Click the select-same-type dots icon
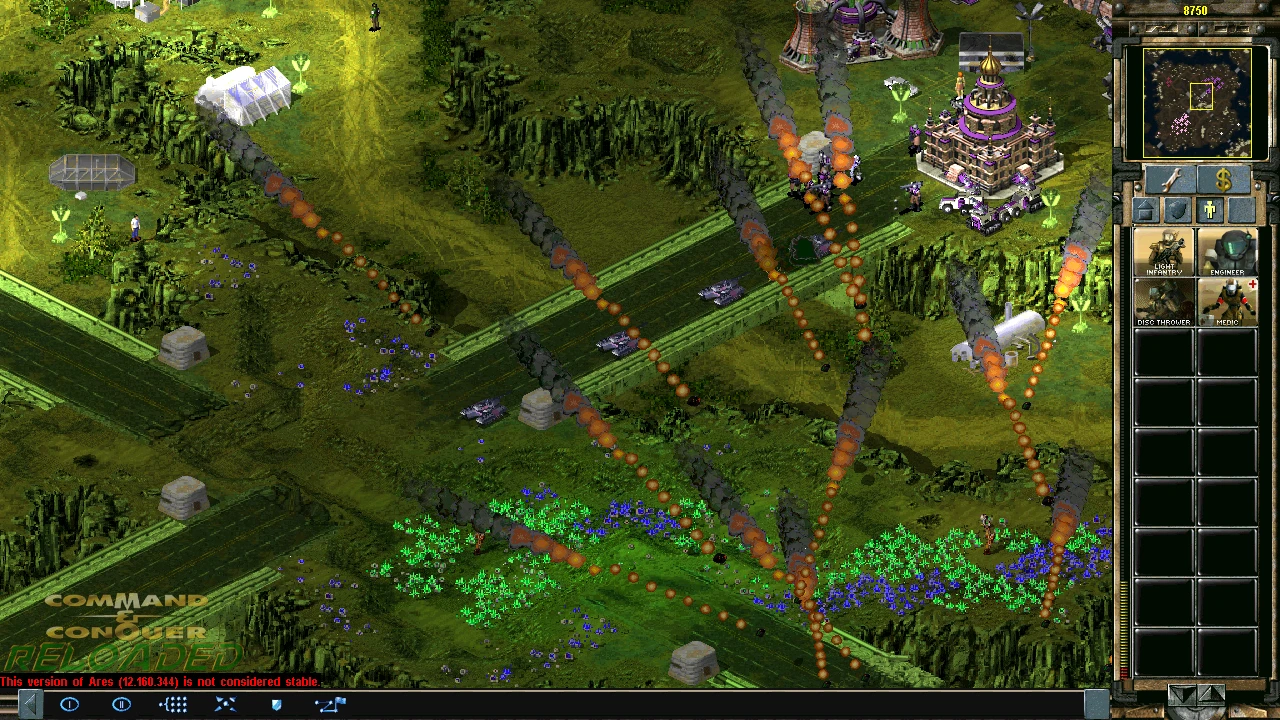The height and width of the screenshot is (720, 1280). [174, 705]
